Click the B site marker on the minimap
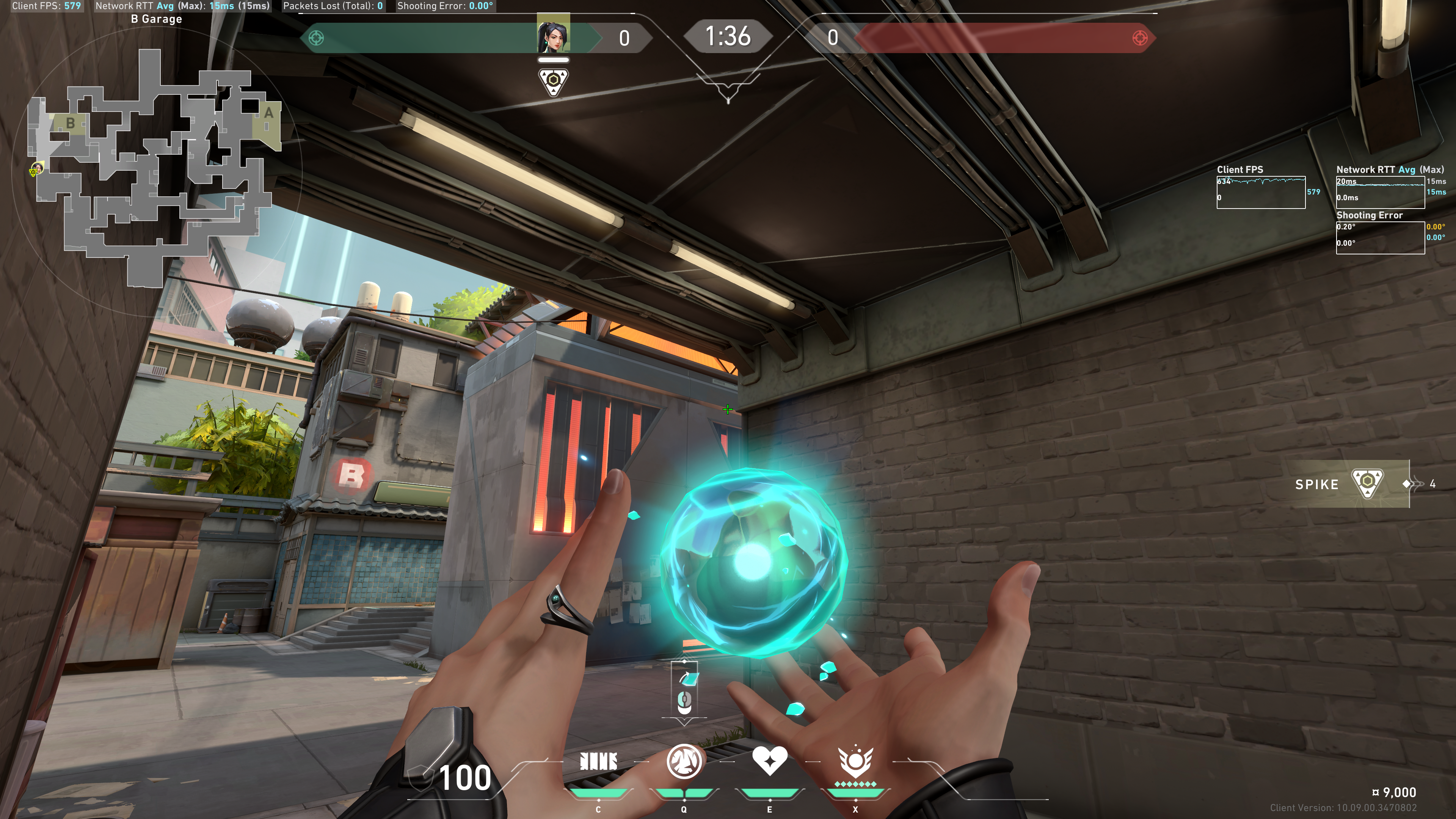The width and height of the screenshot is (1456, 819). [70, 122]
